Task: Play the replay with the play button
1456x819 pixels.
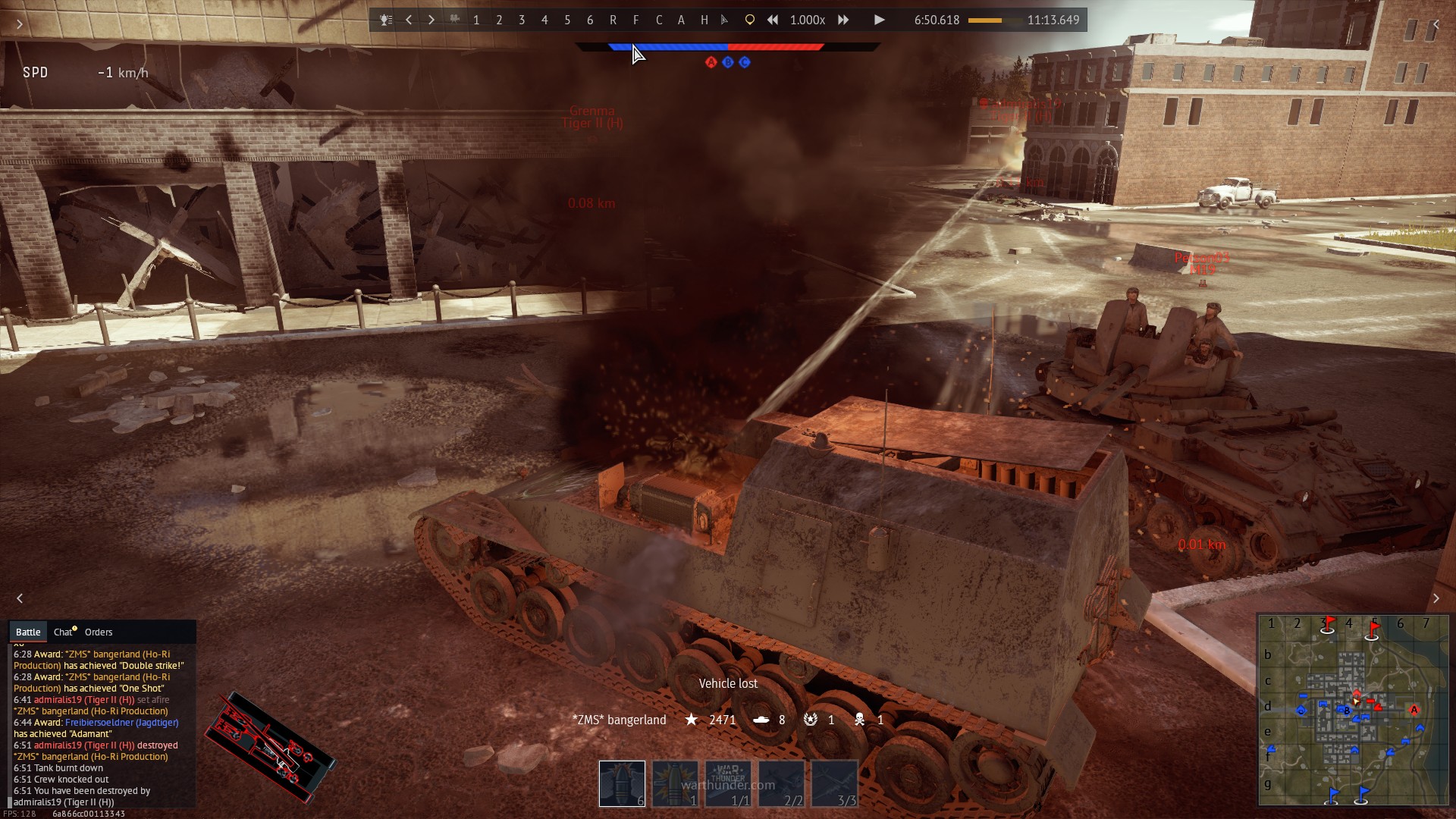Action: [879, 20]
